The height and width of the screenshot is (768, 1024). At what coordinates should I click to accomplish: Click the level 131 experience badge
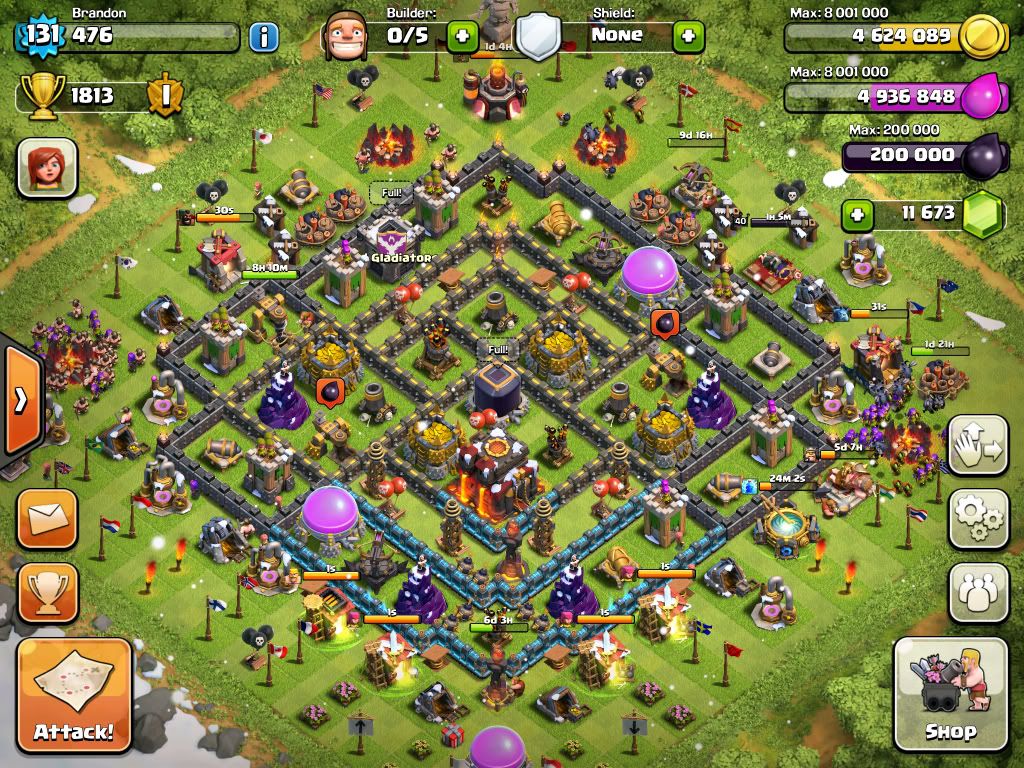tap(41, 36)
